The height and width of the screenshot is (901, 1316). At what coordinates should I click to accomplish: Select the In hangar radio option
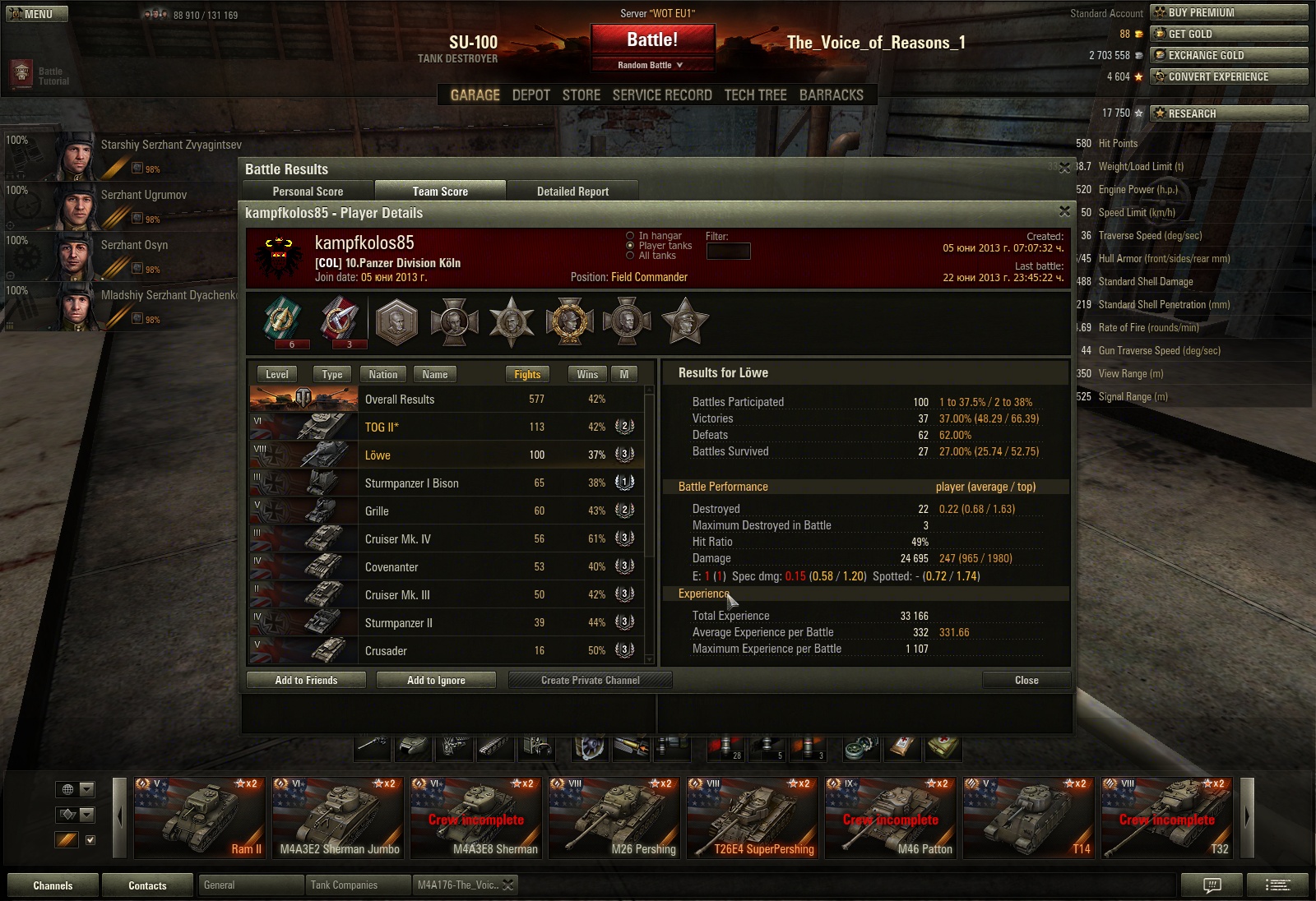[x=631, y=236]
